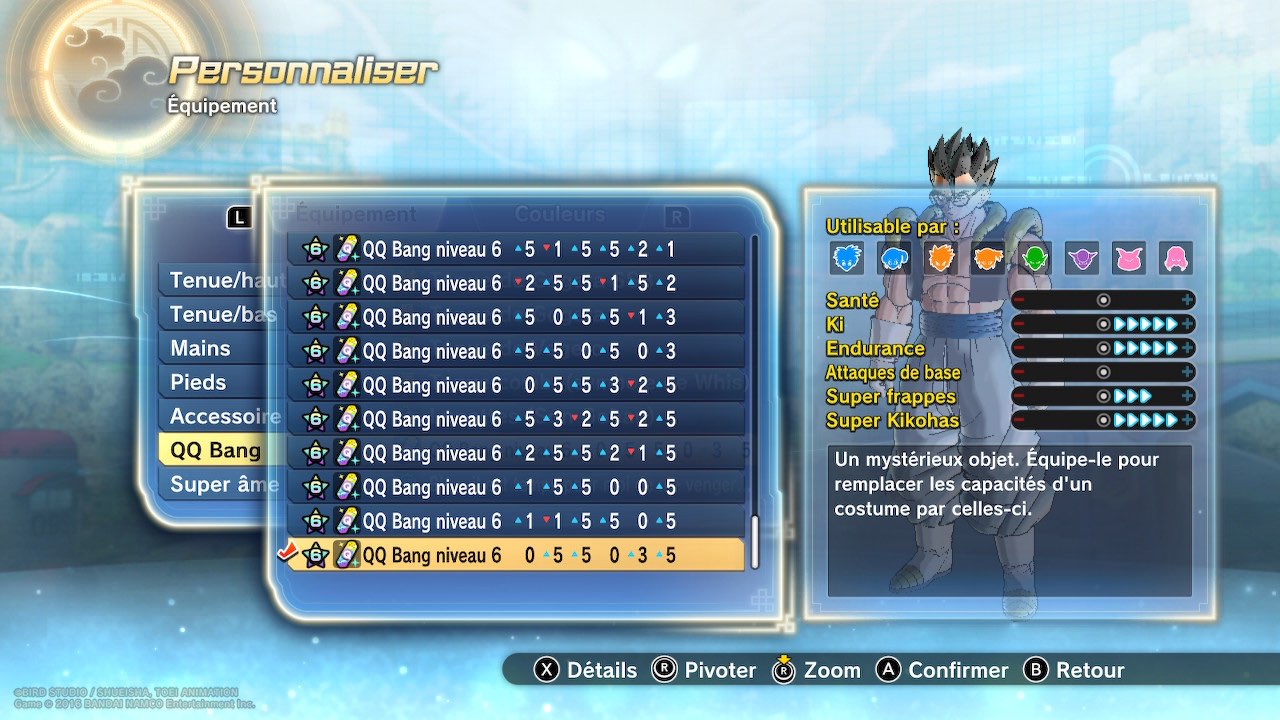Select the QQ Bang with stats 5 0 5 5 1 3
Image resolution: width=1280 pixels, height=720 pixels.
click(515, 317)
